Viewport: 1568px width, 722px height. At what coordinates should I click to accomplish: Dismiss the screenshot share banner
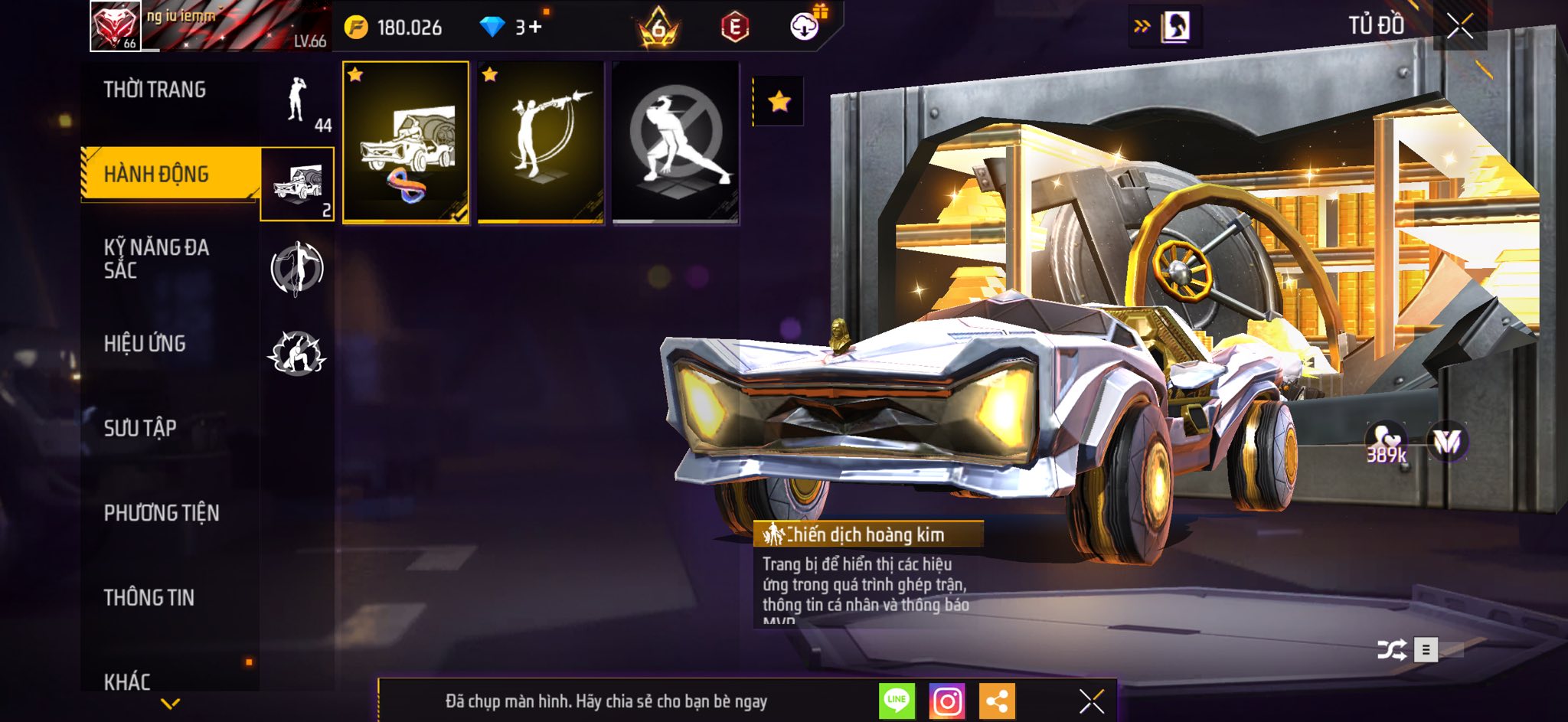point(1091,701)
